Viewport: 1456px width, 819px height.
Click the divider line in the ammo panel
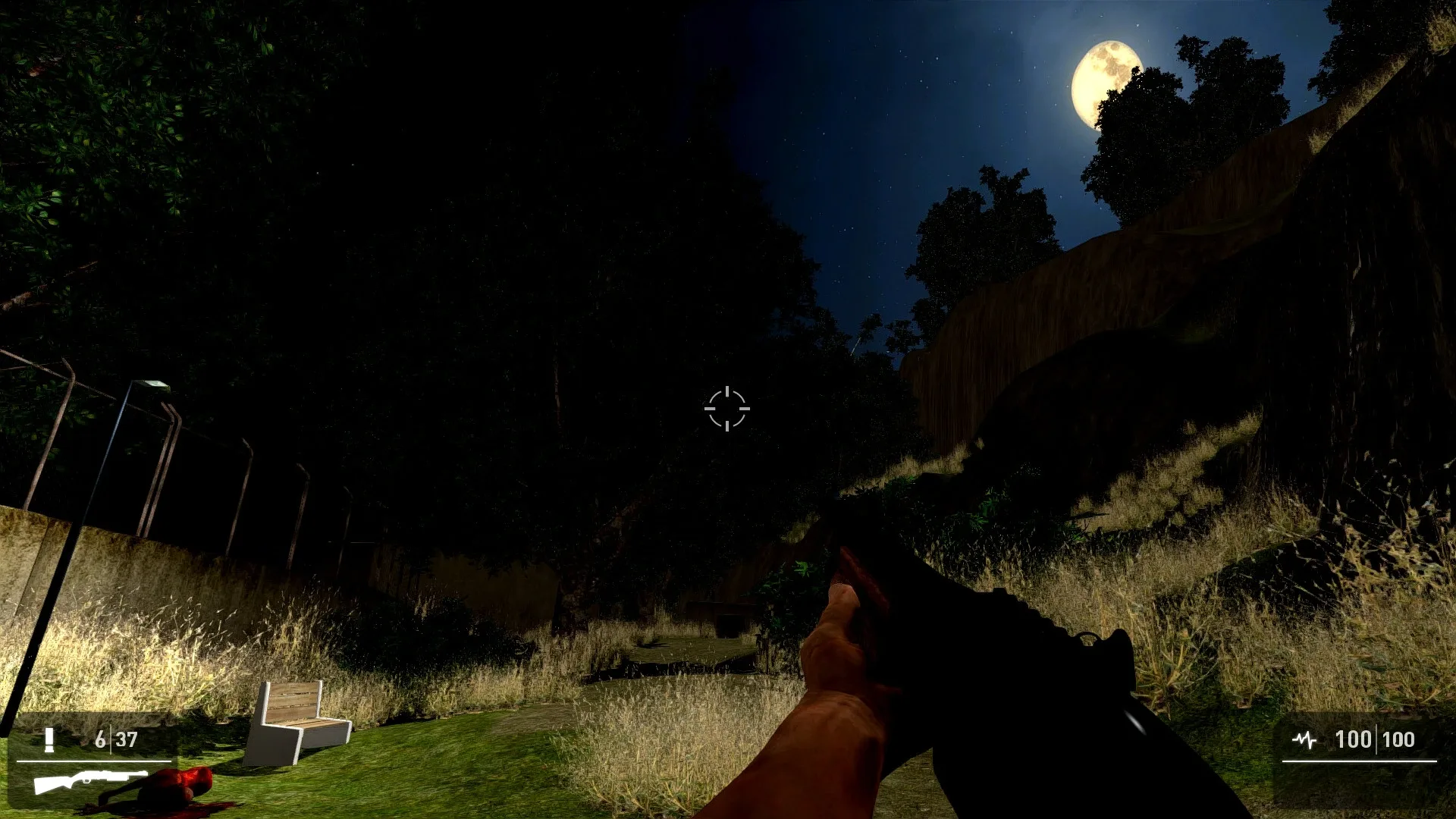(111, 738)
